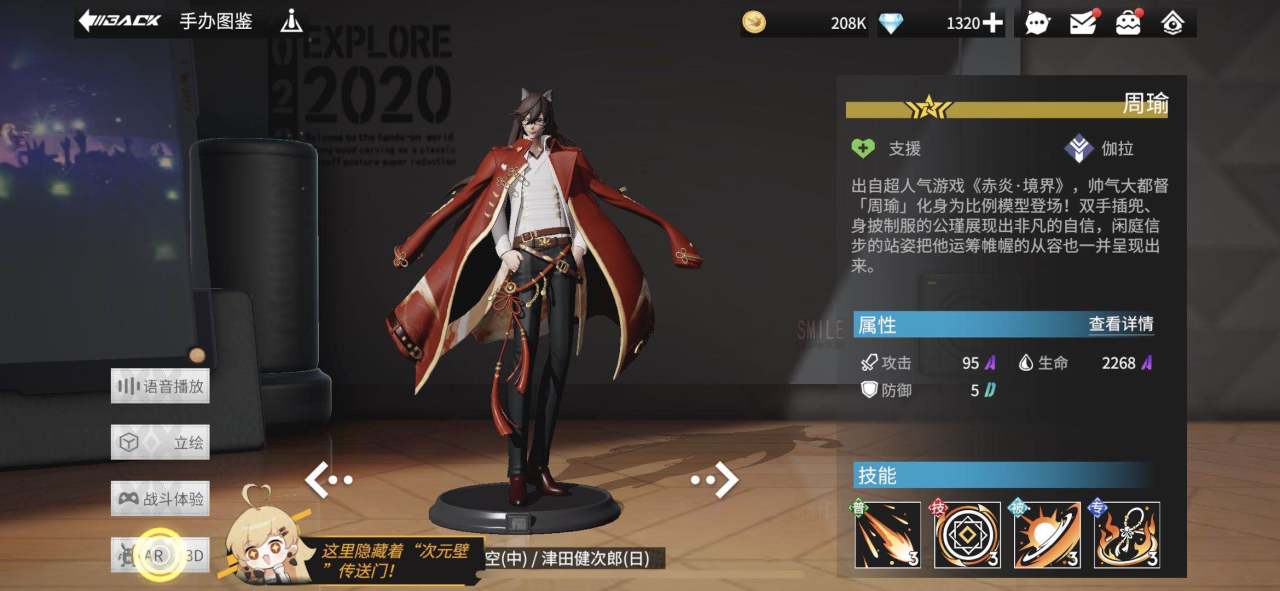Show the character illustration with 立绘
The width and height of the screenshot is (1280, 591).
coord(160,442)
